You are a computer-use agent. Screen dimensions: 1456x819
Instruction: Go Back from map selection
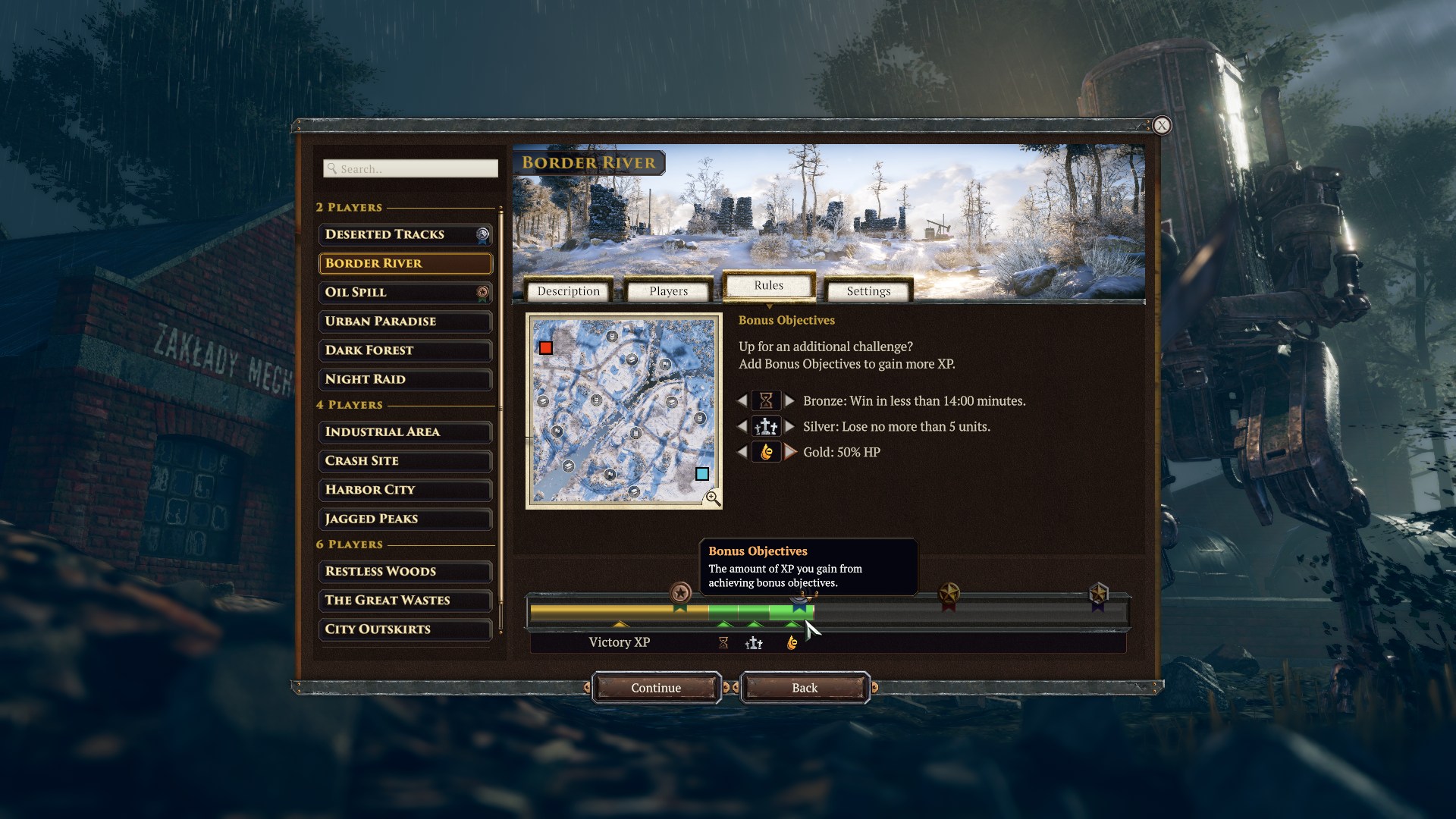[x=805, y=688]
